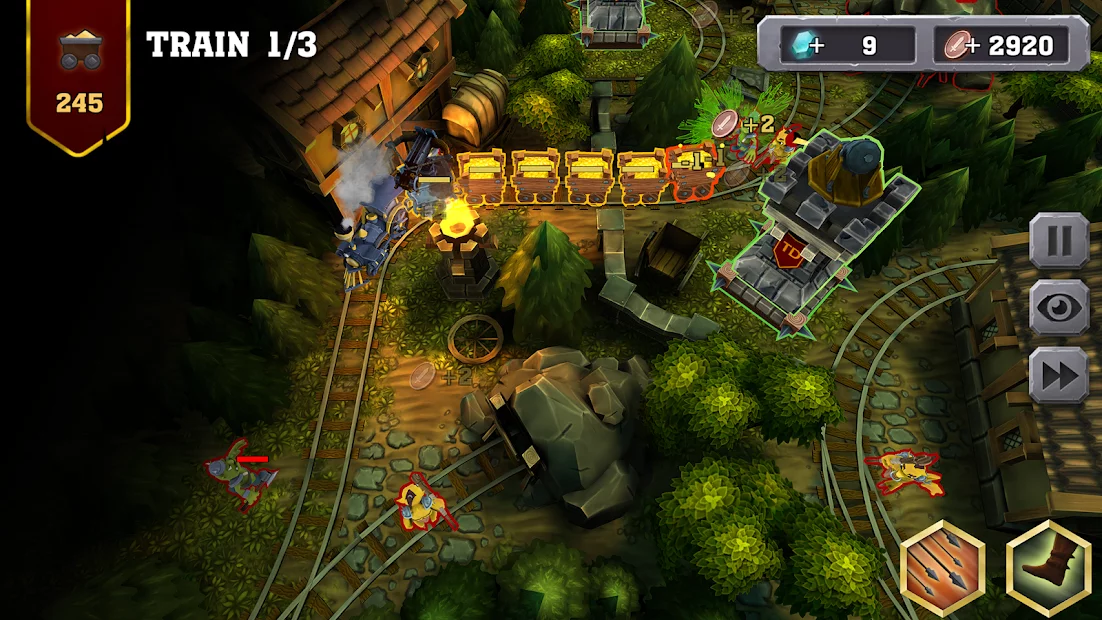
Task: Activate the boot ability
Action: point(1048,567)
